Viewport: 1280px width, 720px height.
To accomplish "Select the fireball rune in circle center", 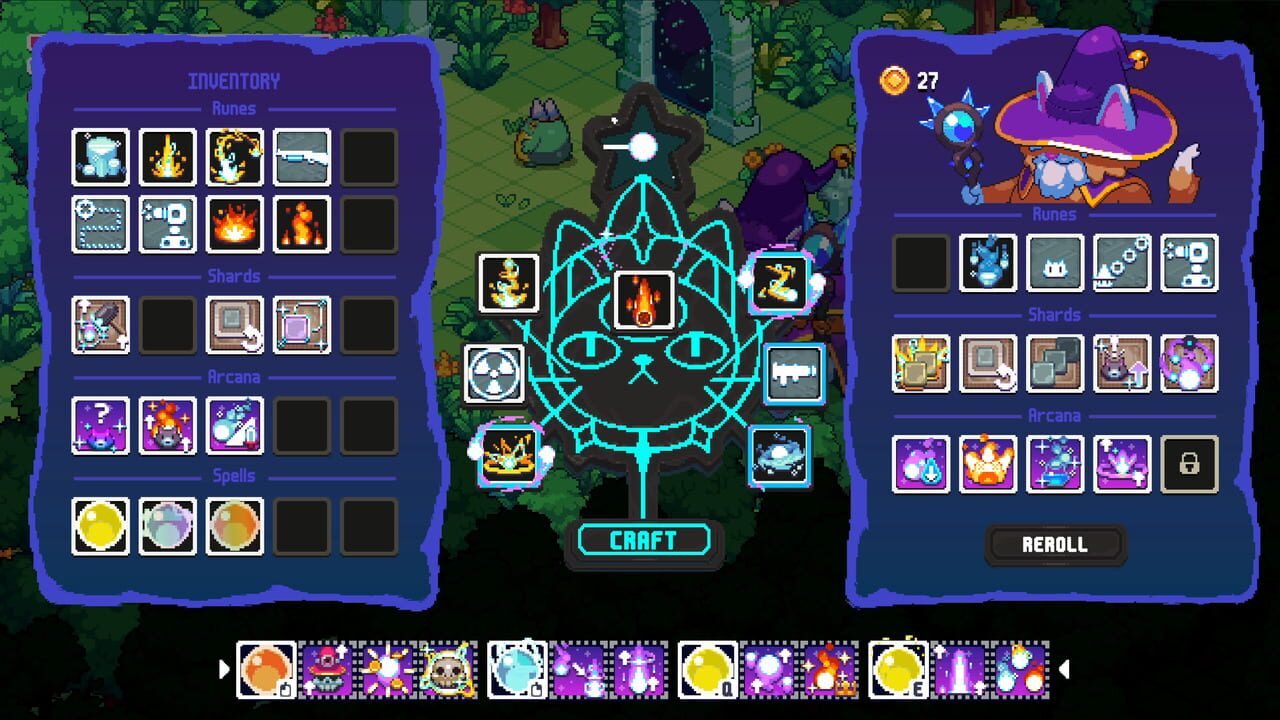I will click(644, 300).
